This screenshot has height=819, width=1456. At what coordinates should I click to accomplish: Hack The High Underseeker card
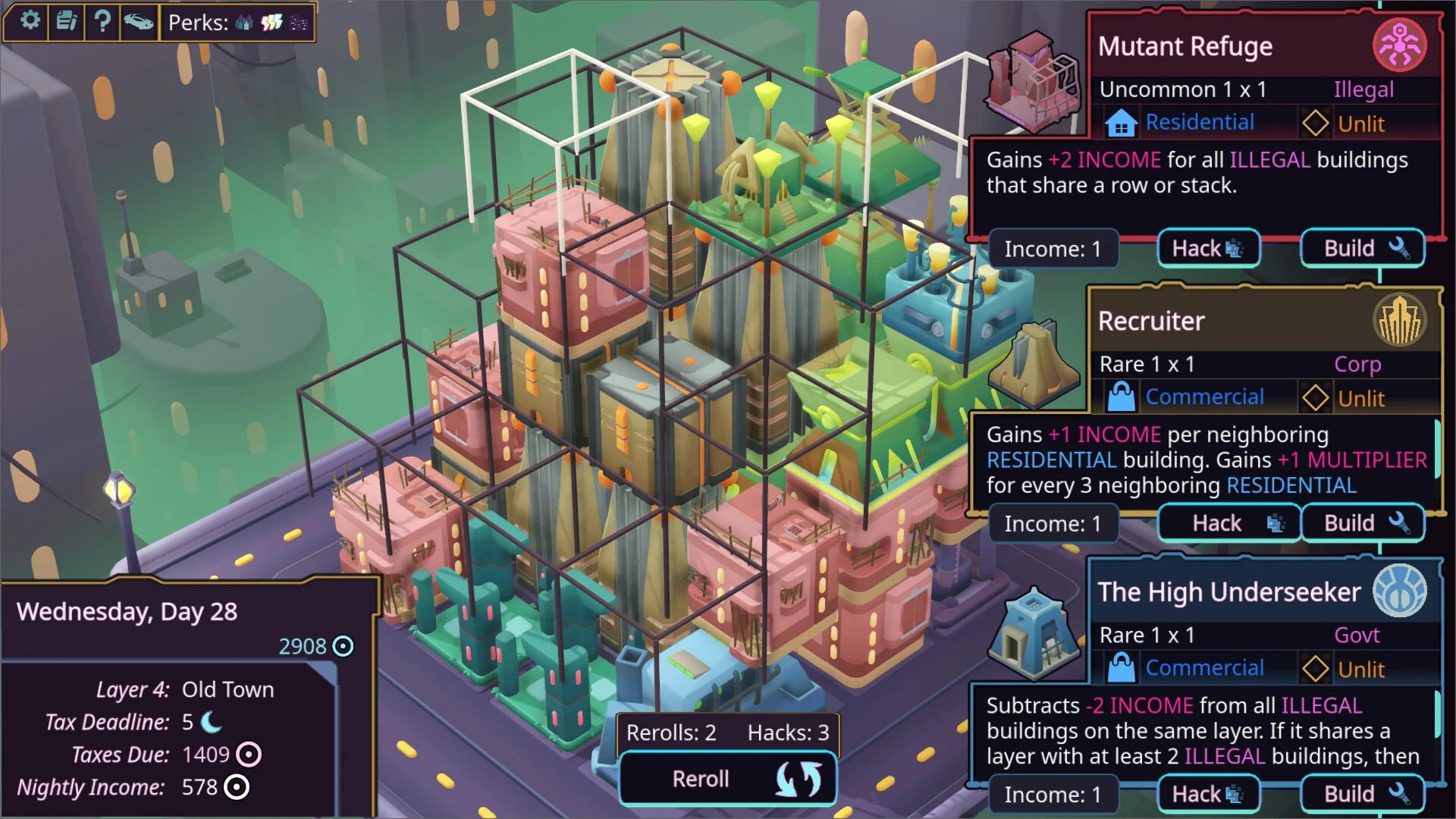point(1208,794)
